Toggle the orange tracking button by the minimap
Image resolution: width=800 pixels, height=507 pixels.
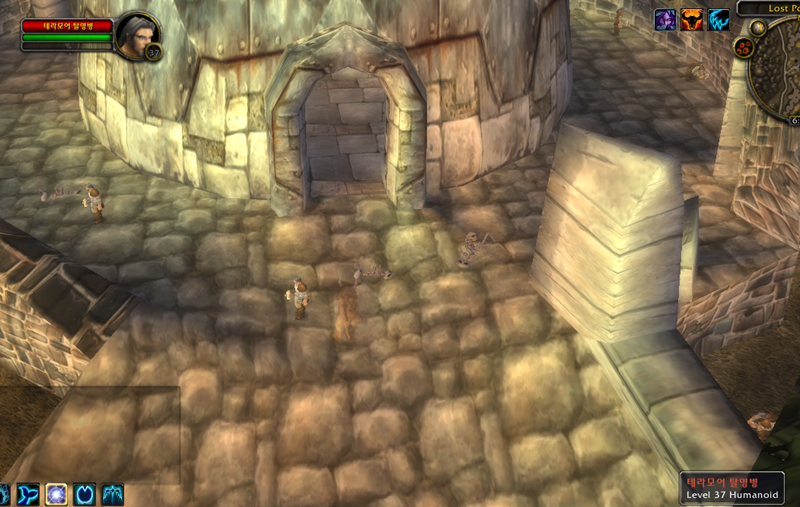(743, 47)
